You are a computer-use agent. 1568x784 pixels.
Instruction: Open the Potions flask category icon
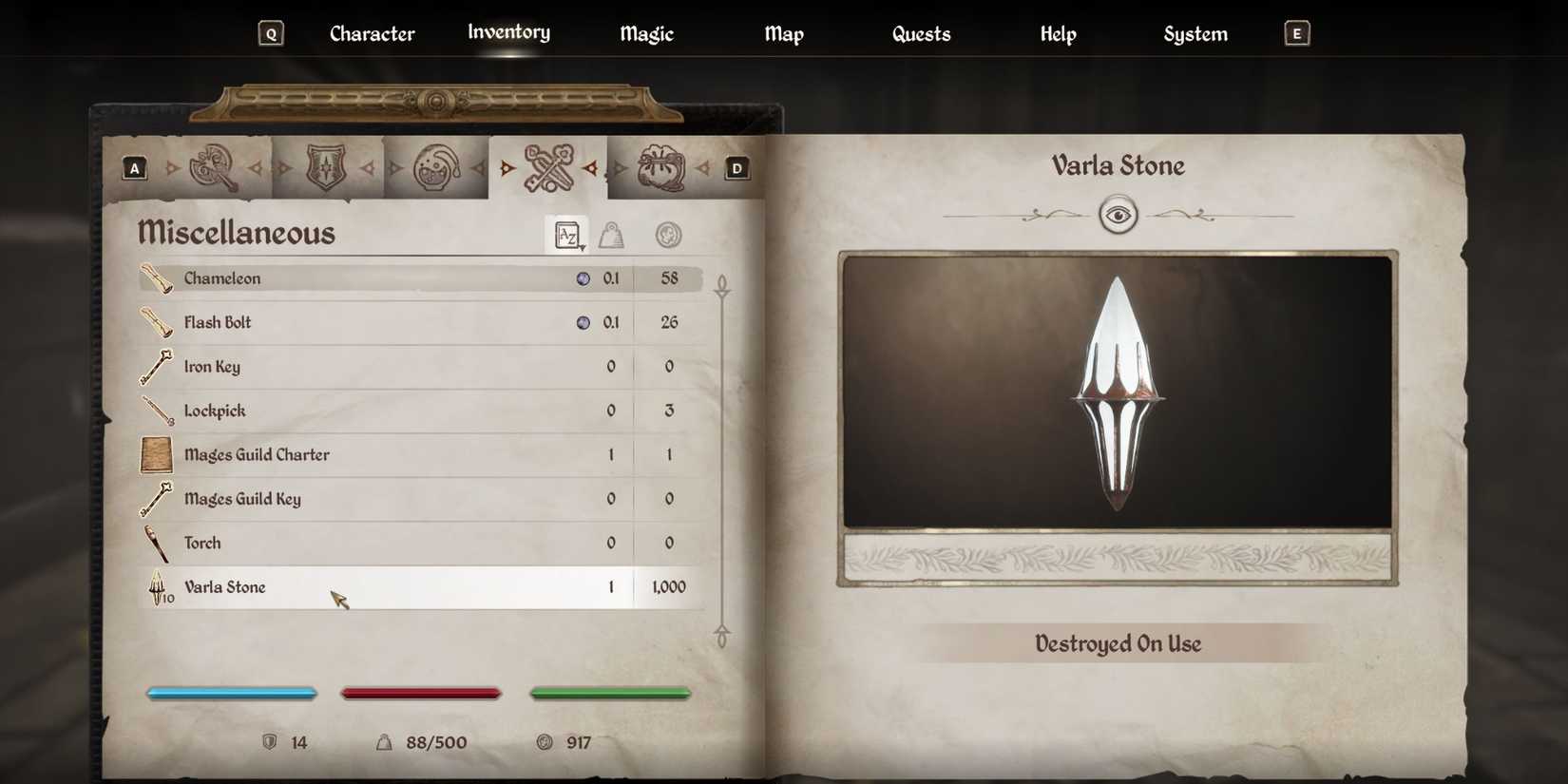(436, 166)
